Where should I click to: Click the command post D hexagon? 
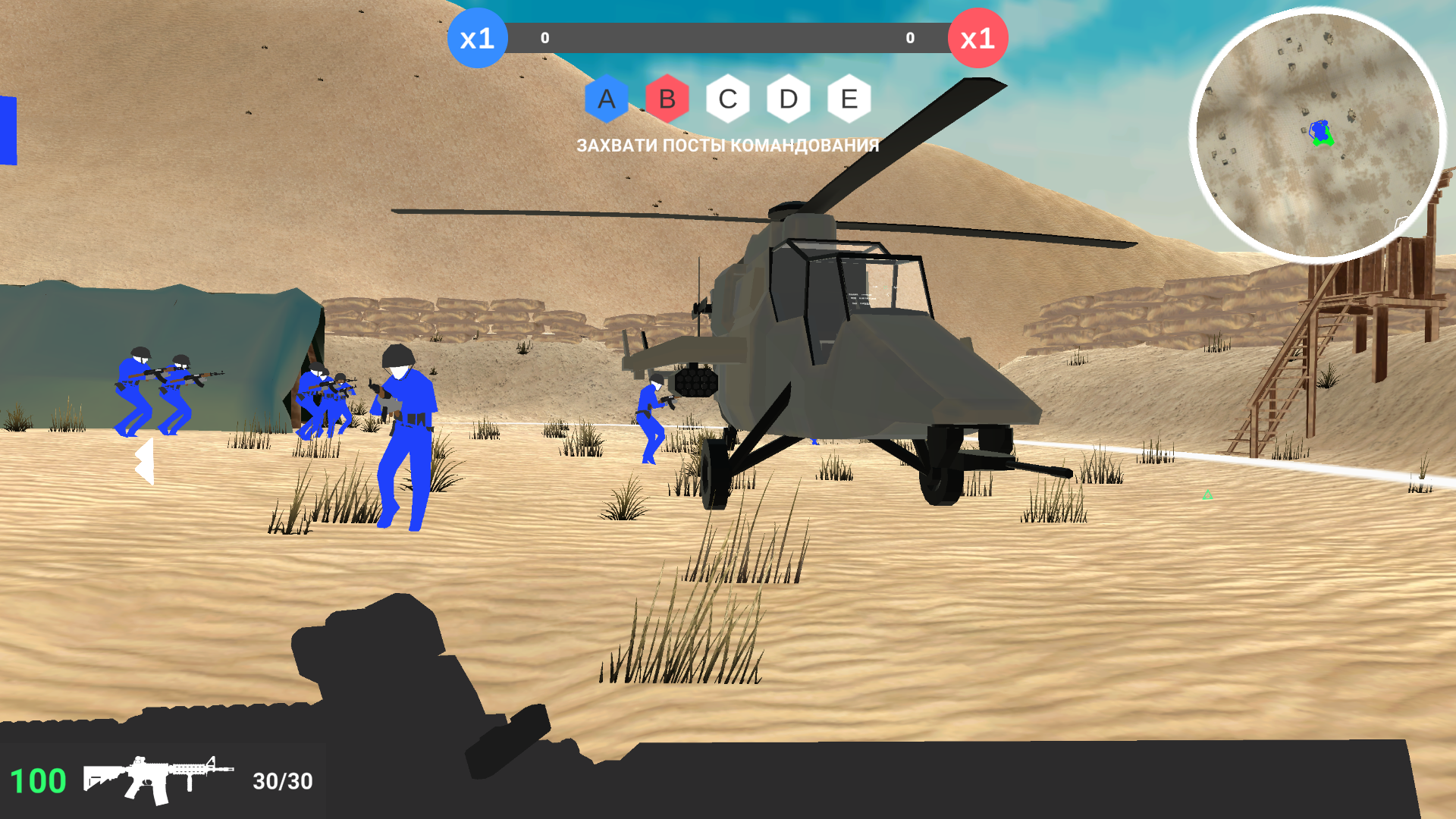click(x=788, y=99)
